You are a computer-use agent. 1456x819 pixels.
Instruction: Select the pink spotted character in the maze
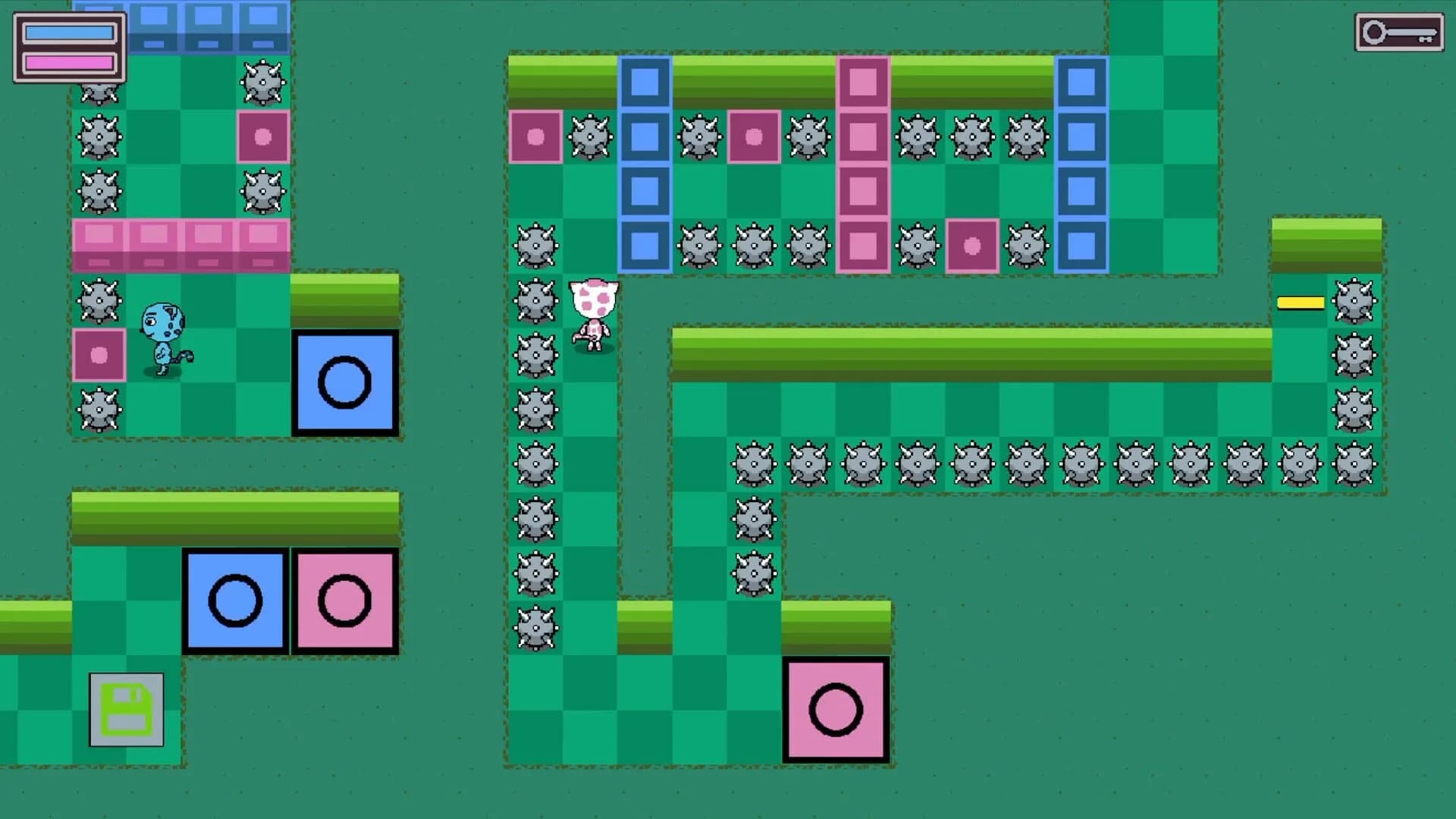[594, 311]
